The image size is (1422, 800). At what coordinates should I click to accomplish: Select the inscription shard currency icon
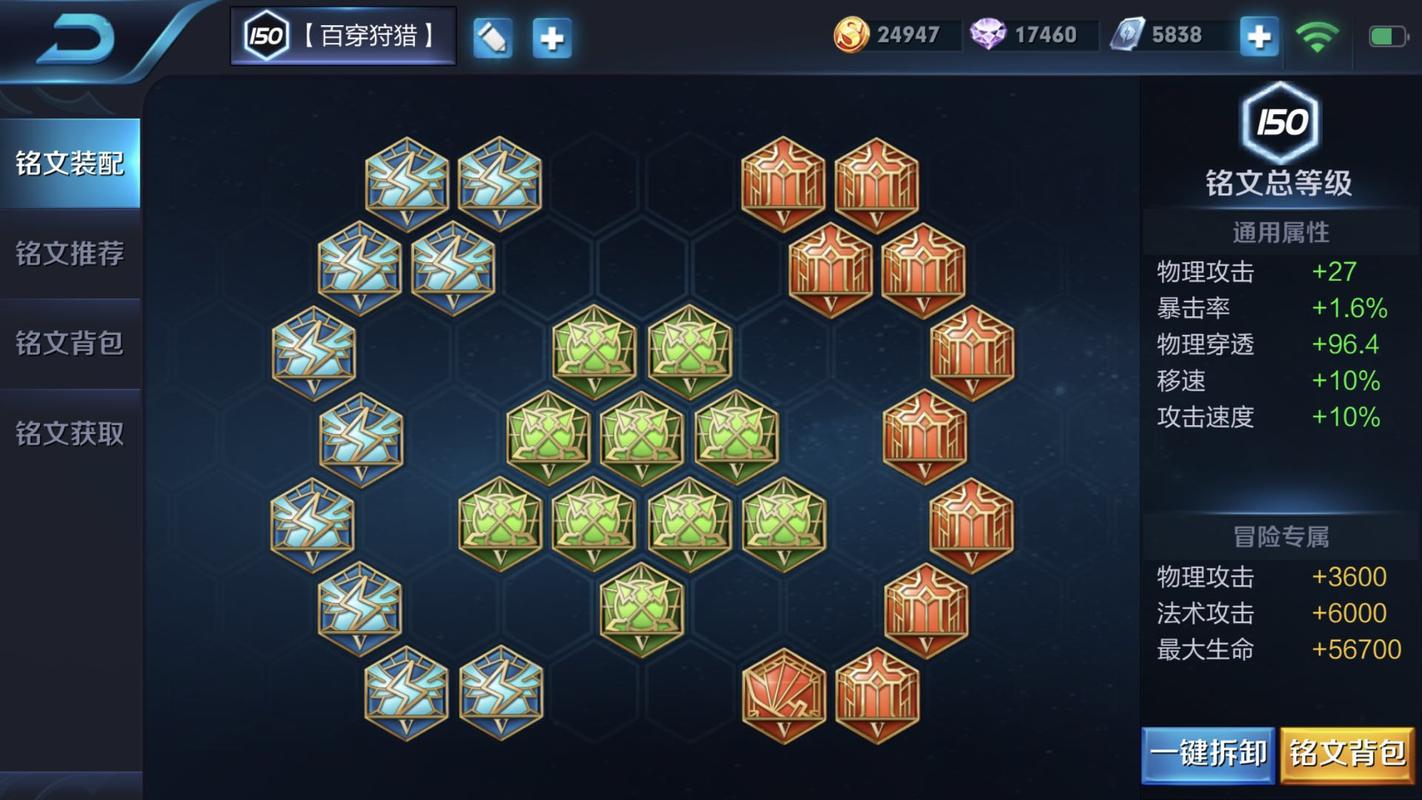click(1129, 34)
